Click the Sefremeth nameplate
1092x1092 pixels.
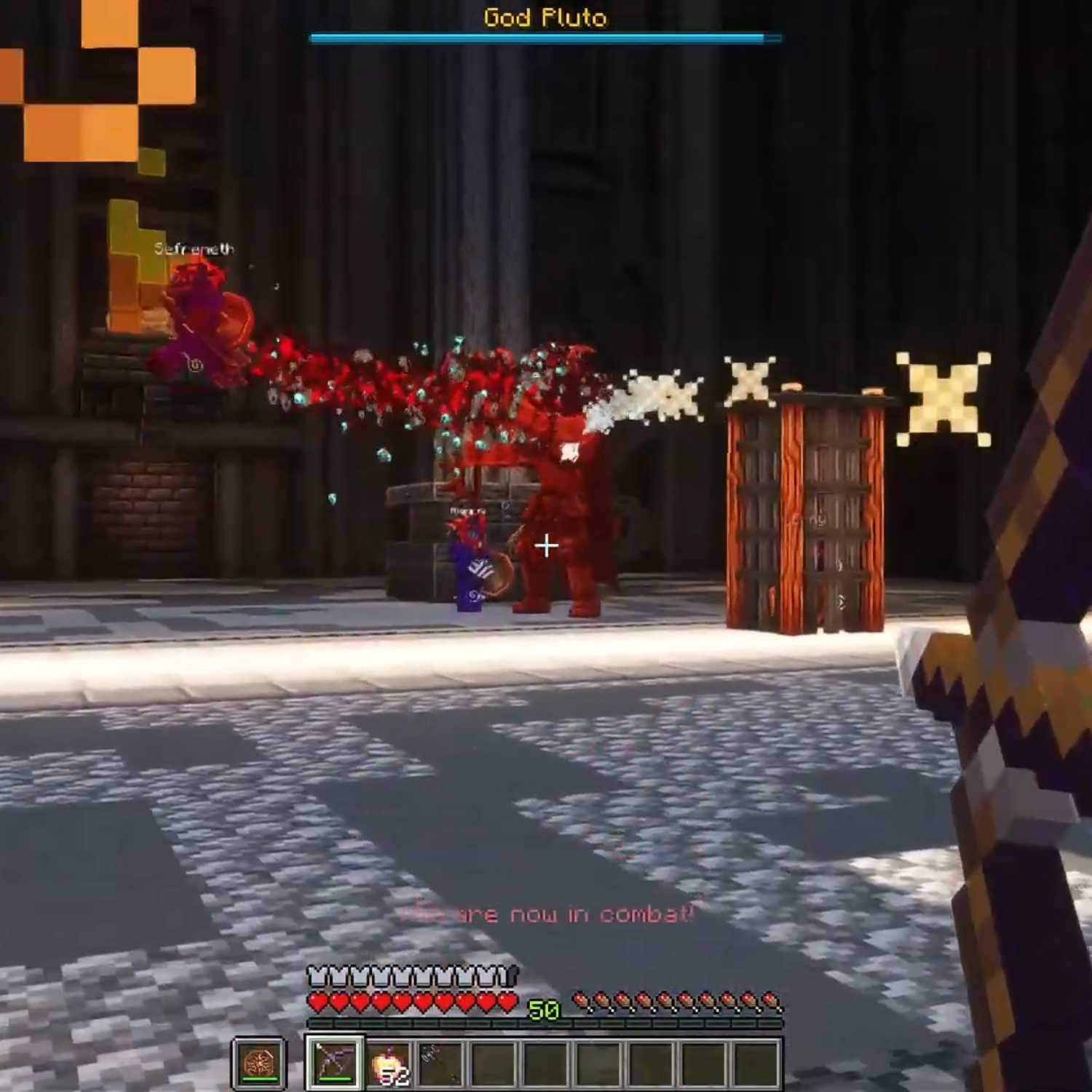pos(195,248)
